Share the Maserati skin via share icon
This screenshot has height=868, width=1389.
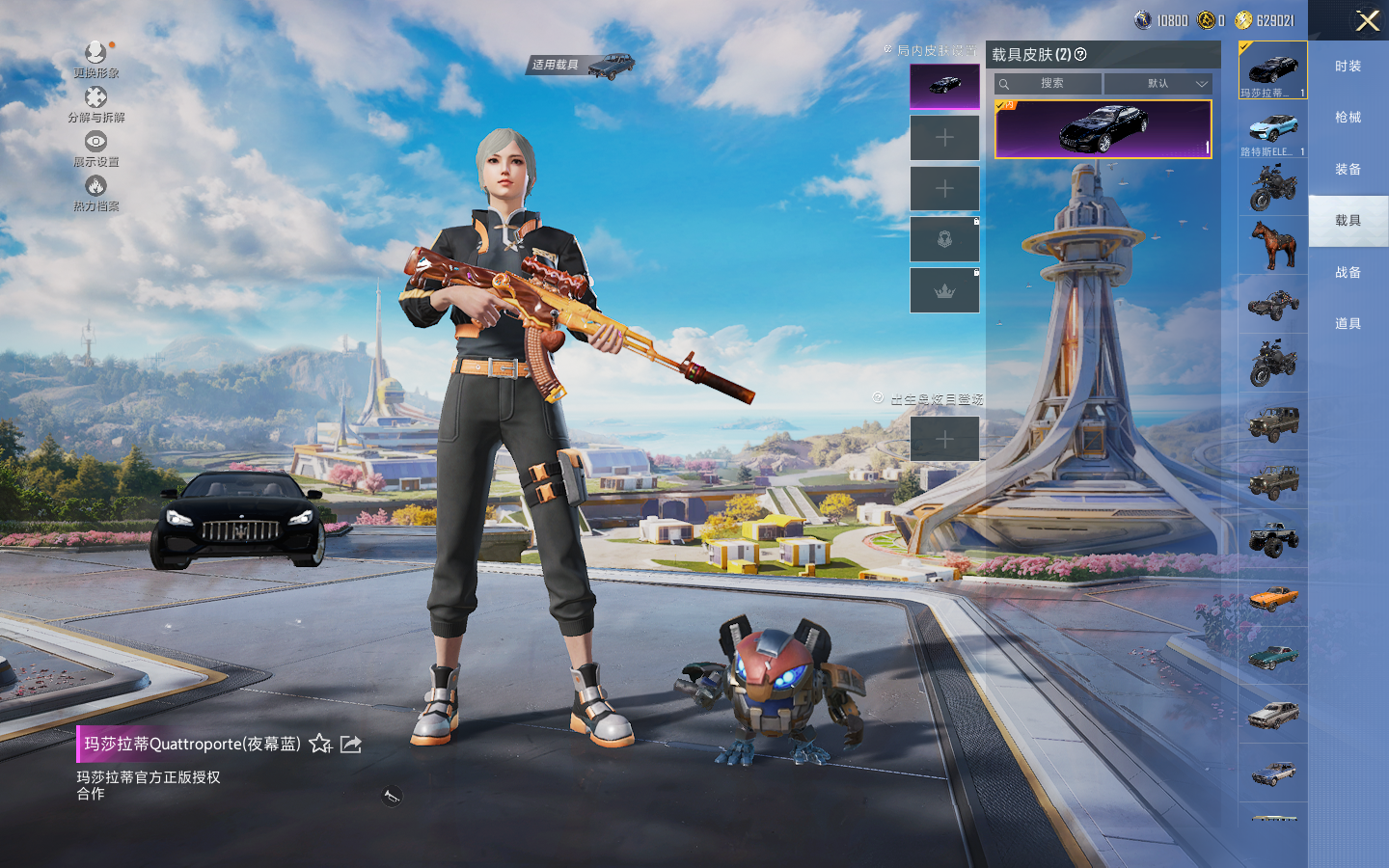(351, 744)
